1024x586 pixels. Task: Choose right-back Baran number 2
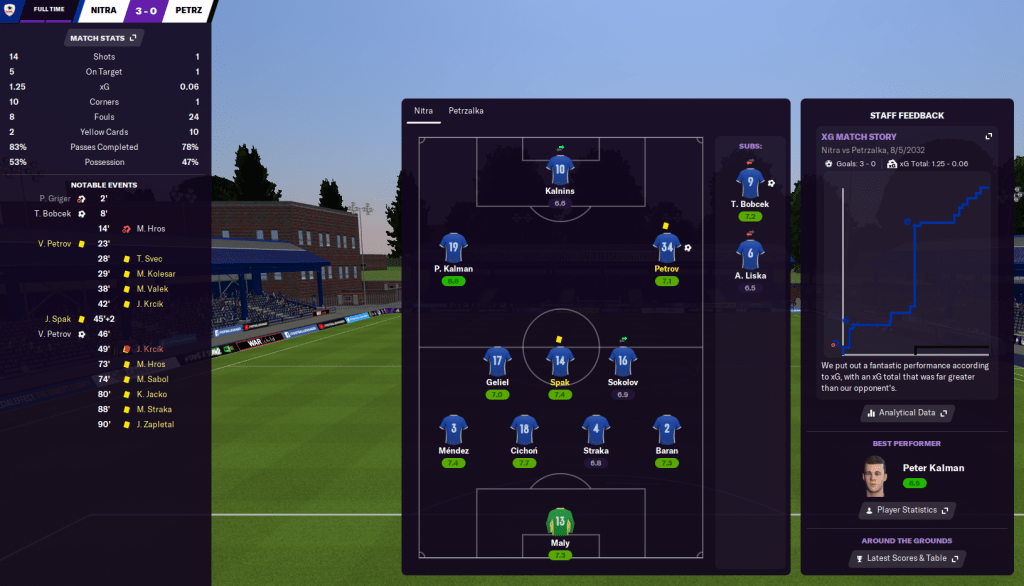pos(666,429)
